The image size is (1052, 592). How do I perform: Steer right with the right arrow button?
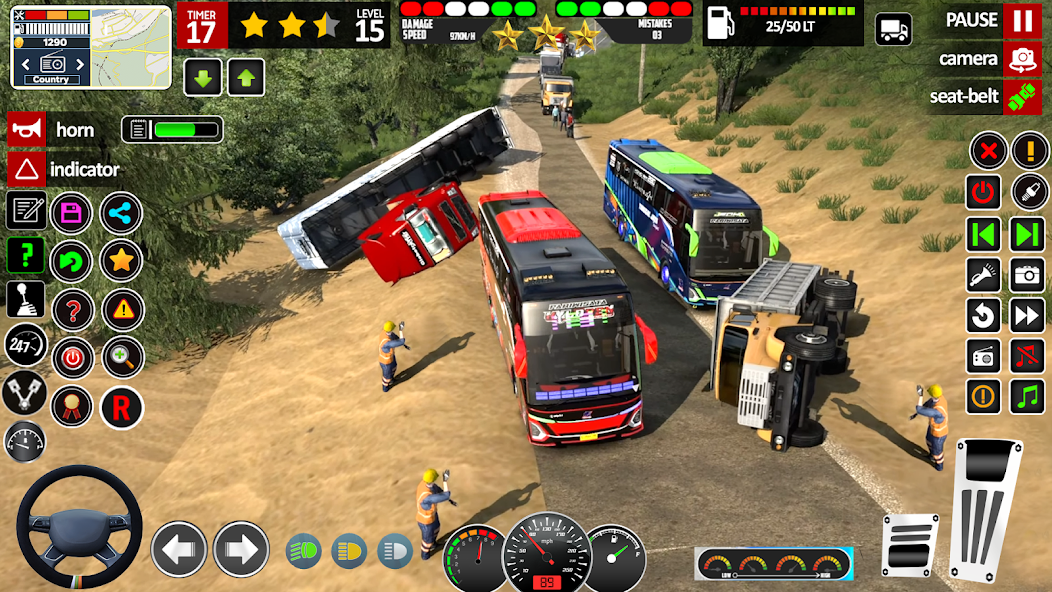[241, 549]
